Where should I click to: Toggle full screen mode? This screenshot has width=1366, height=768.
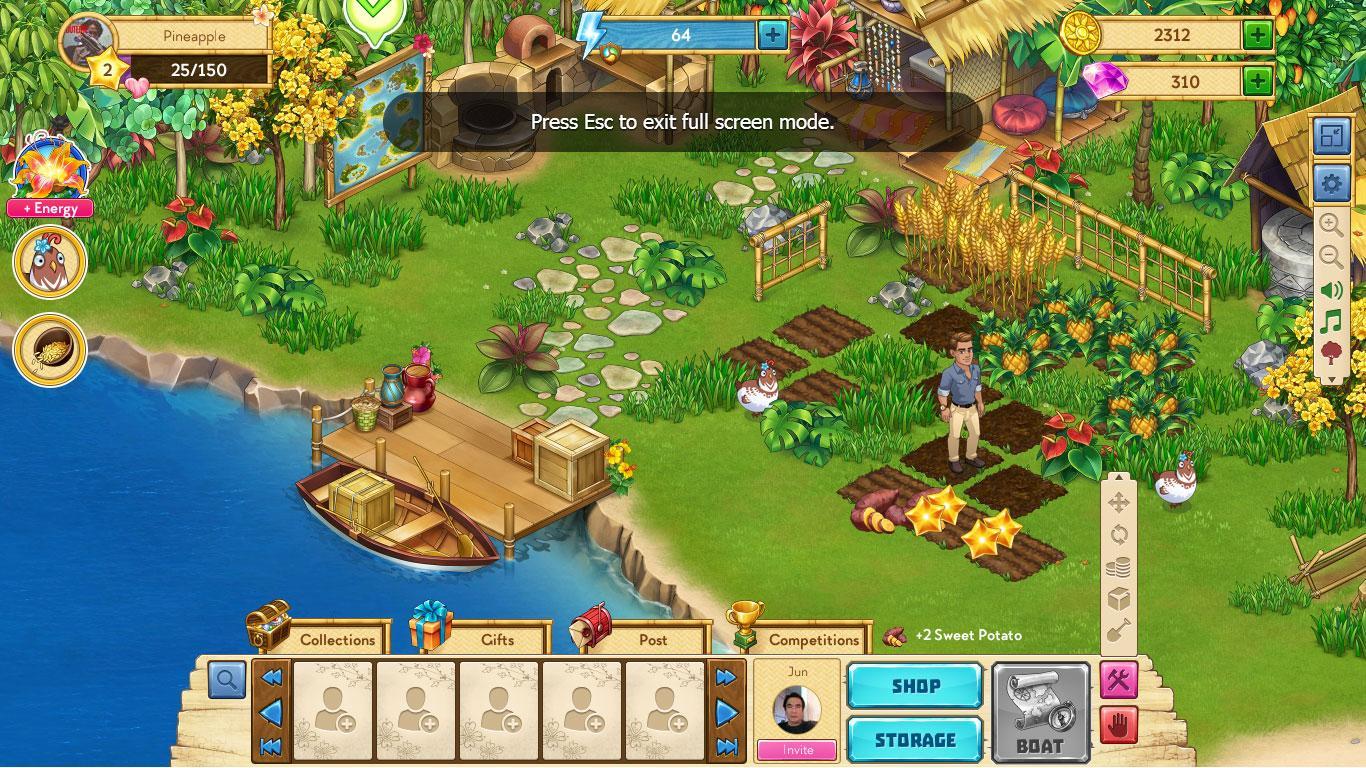(1330, 137)
